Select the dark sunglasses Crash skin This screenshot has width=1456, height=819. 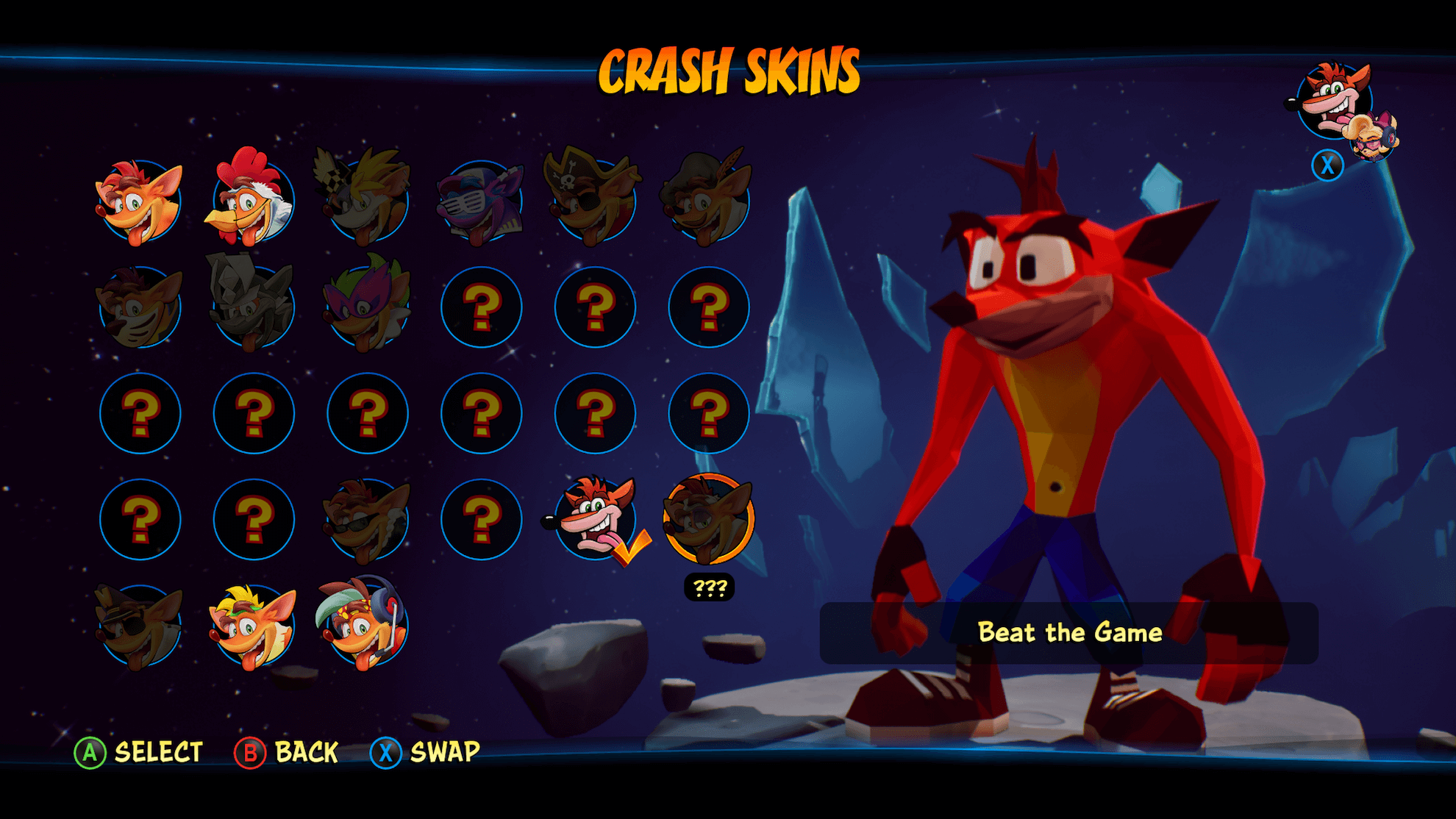[367, 520]
